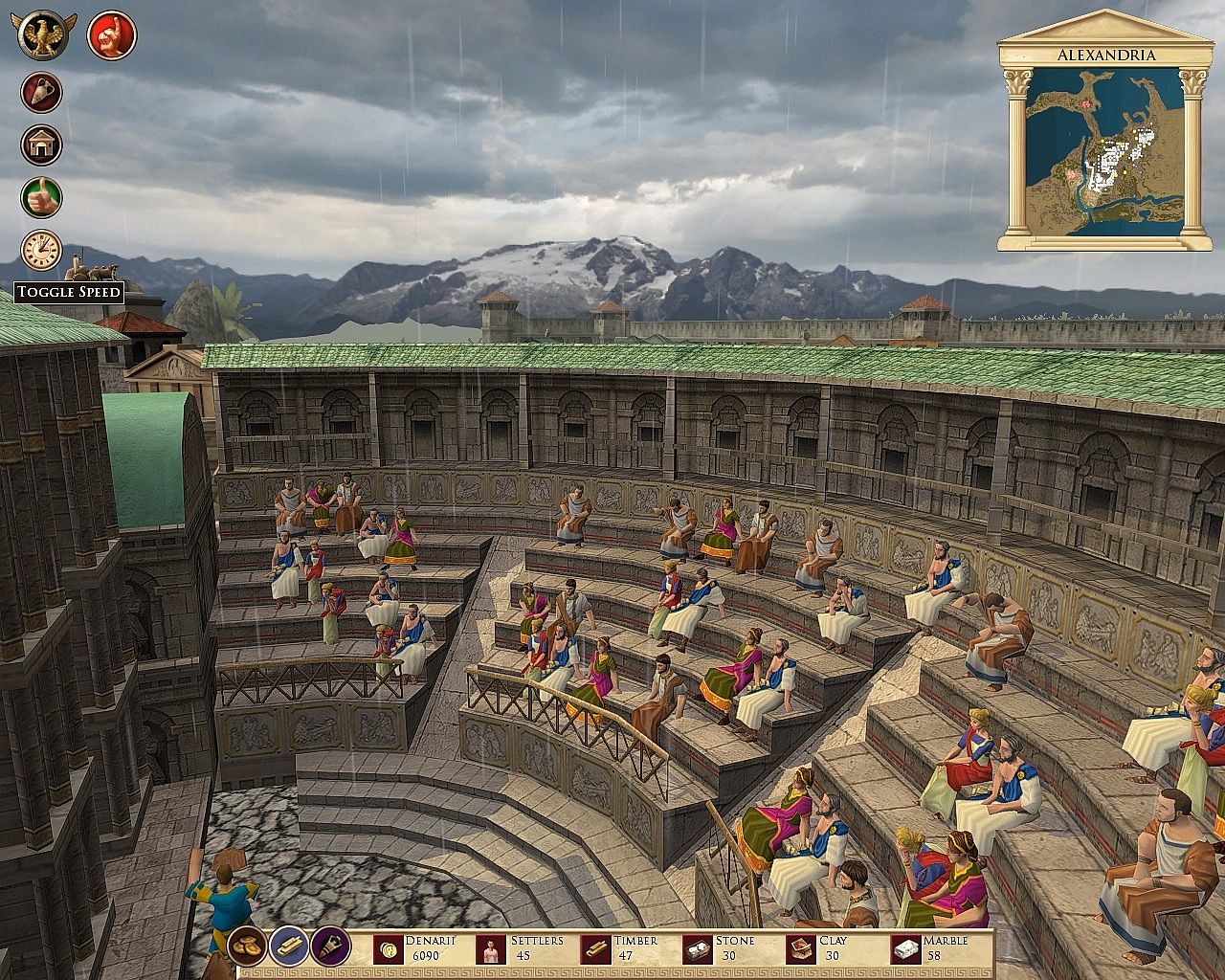Click the Alexandria minimap
The height and width of the screenshot is (980, 1225).
pos(1104,152)
